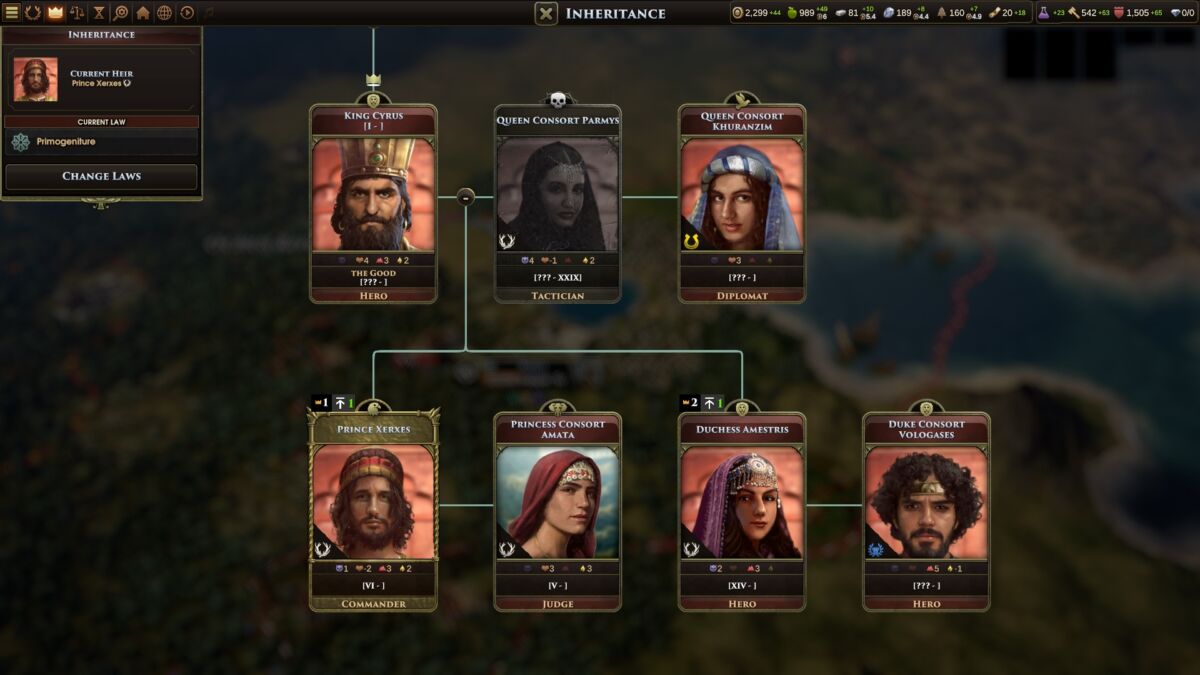The width and height of the screenshot is (1200, 675).
Task: Click the laurel wreath toolbar icon
Action: click(33, 13)
